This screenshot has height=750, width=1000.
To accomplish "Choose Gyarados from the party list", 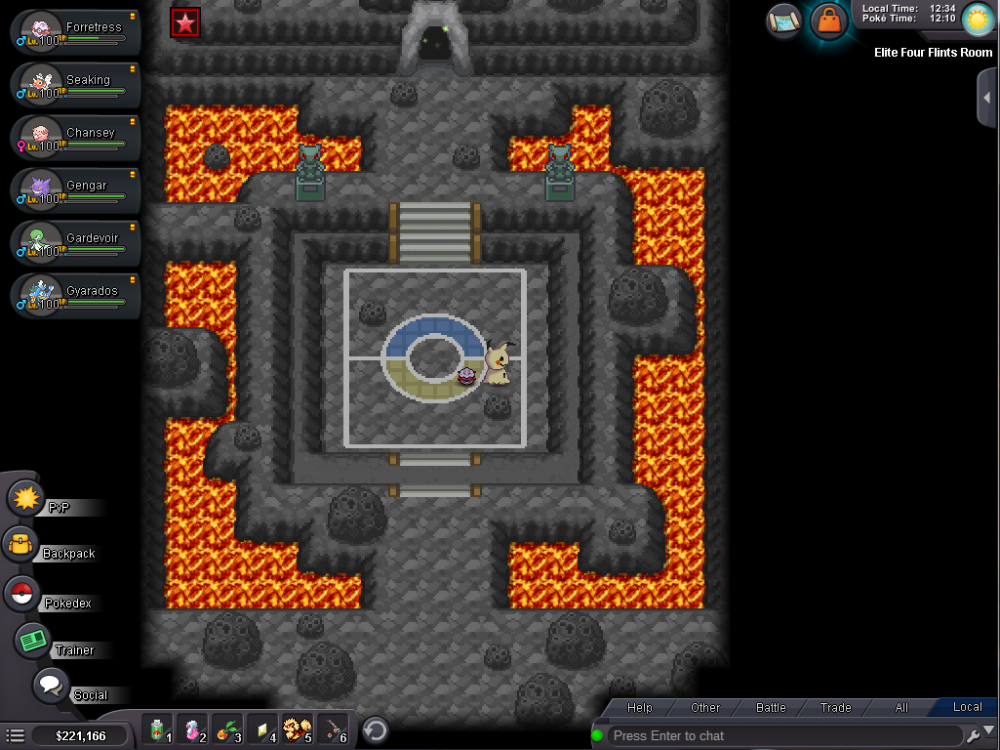I will 75,296.
